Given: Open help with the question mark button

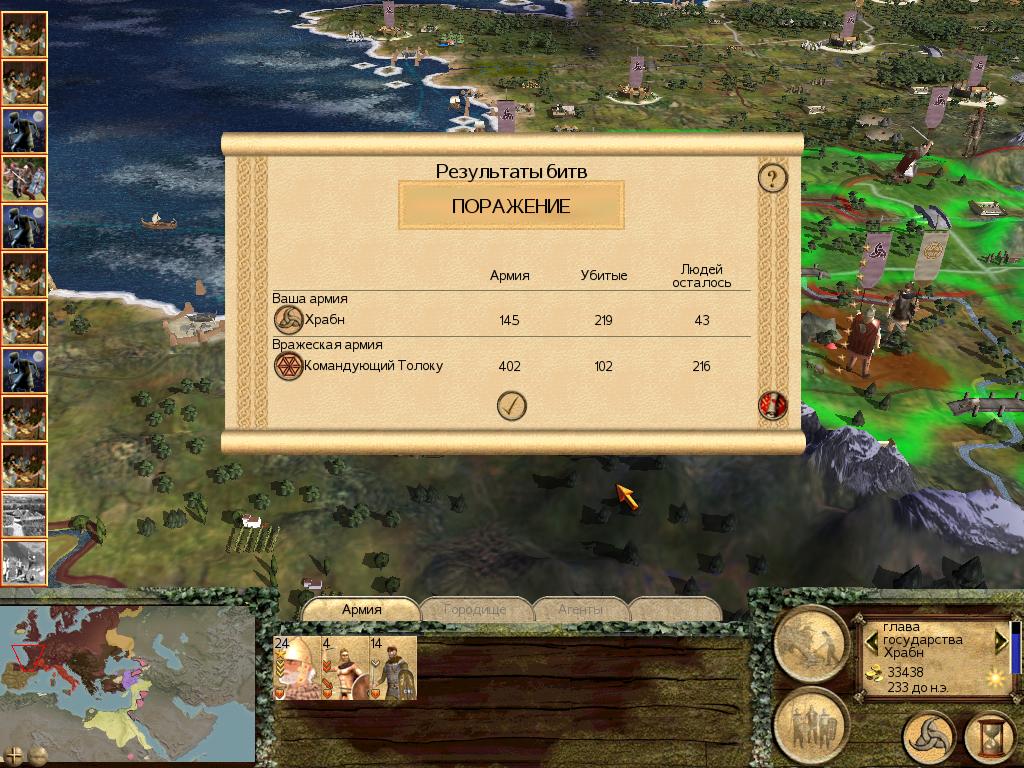Looking at the screenshot, I should click(x=772, y=179).
